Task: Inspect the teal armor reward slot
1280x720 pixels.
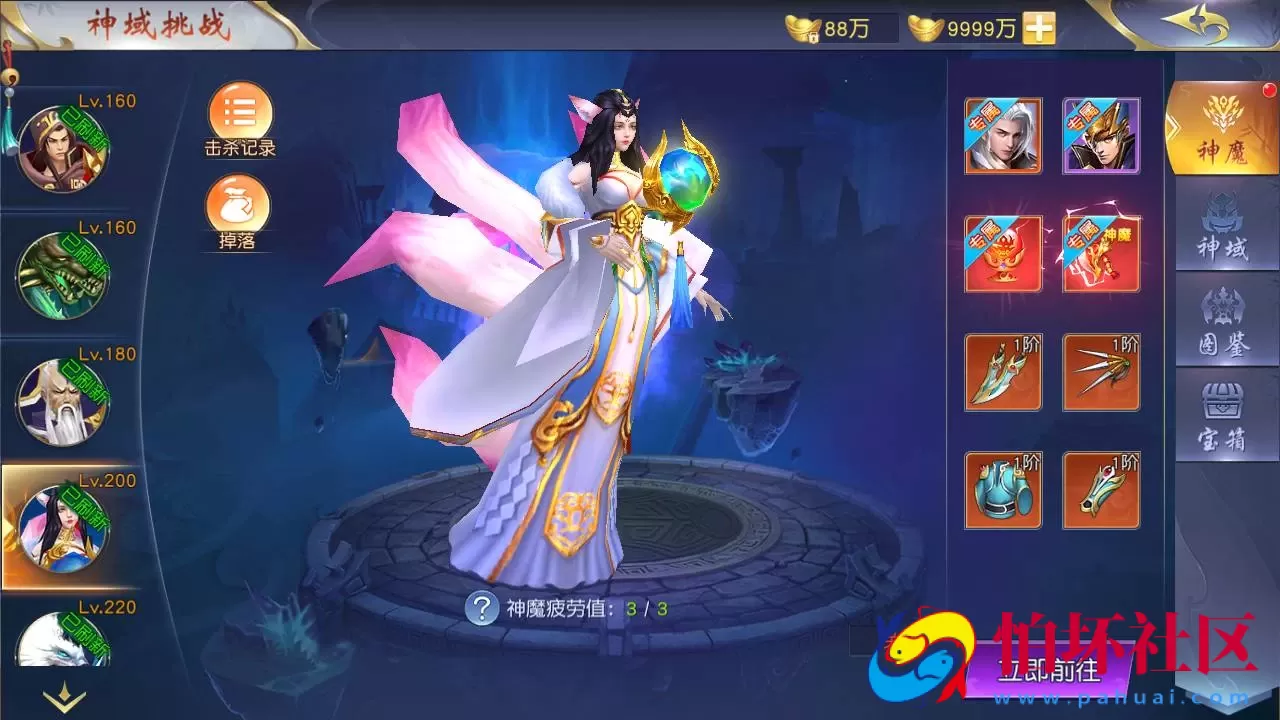Action: (x=1003, y=490)
